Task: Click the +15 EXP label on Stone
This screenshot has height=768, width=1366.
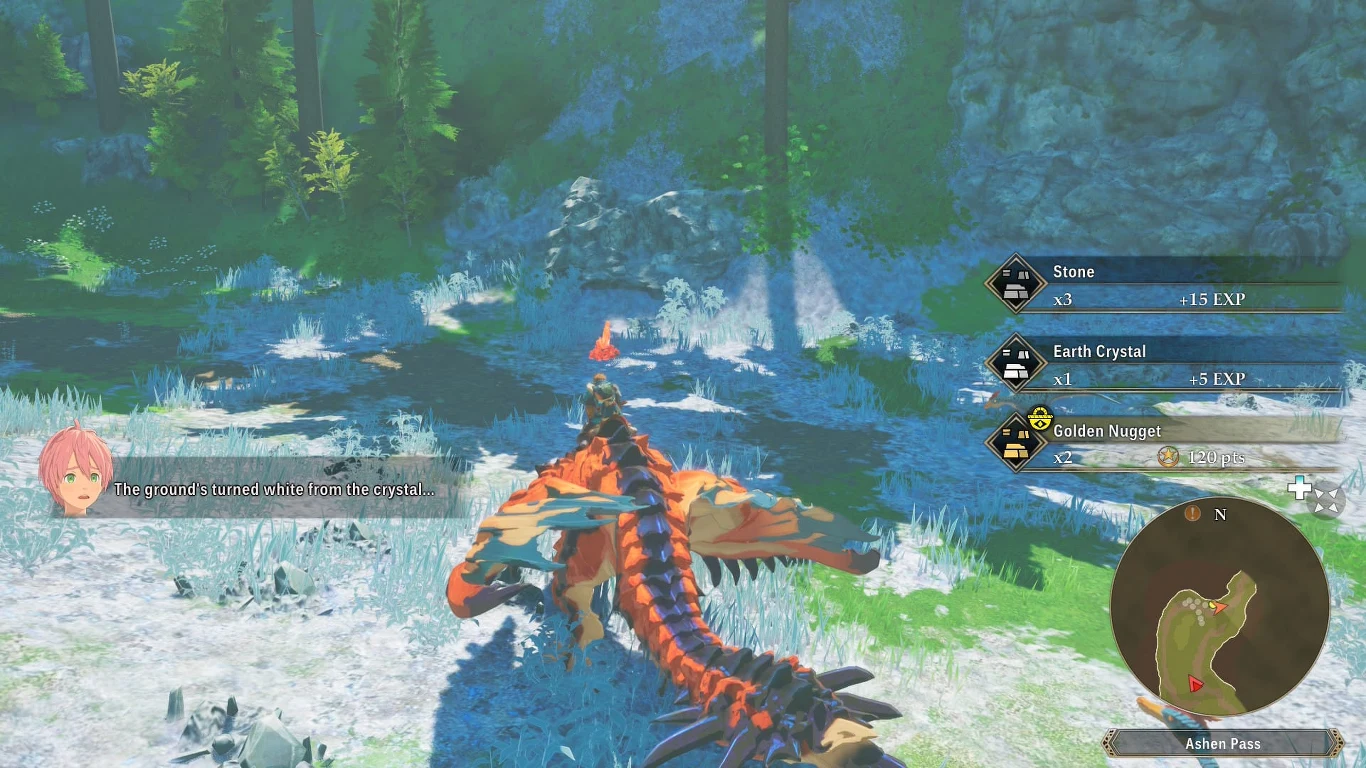Action: 1212,299
